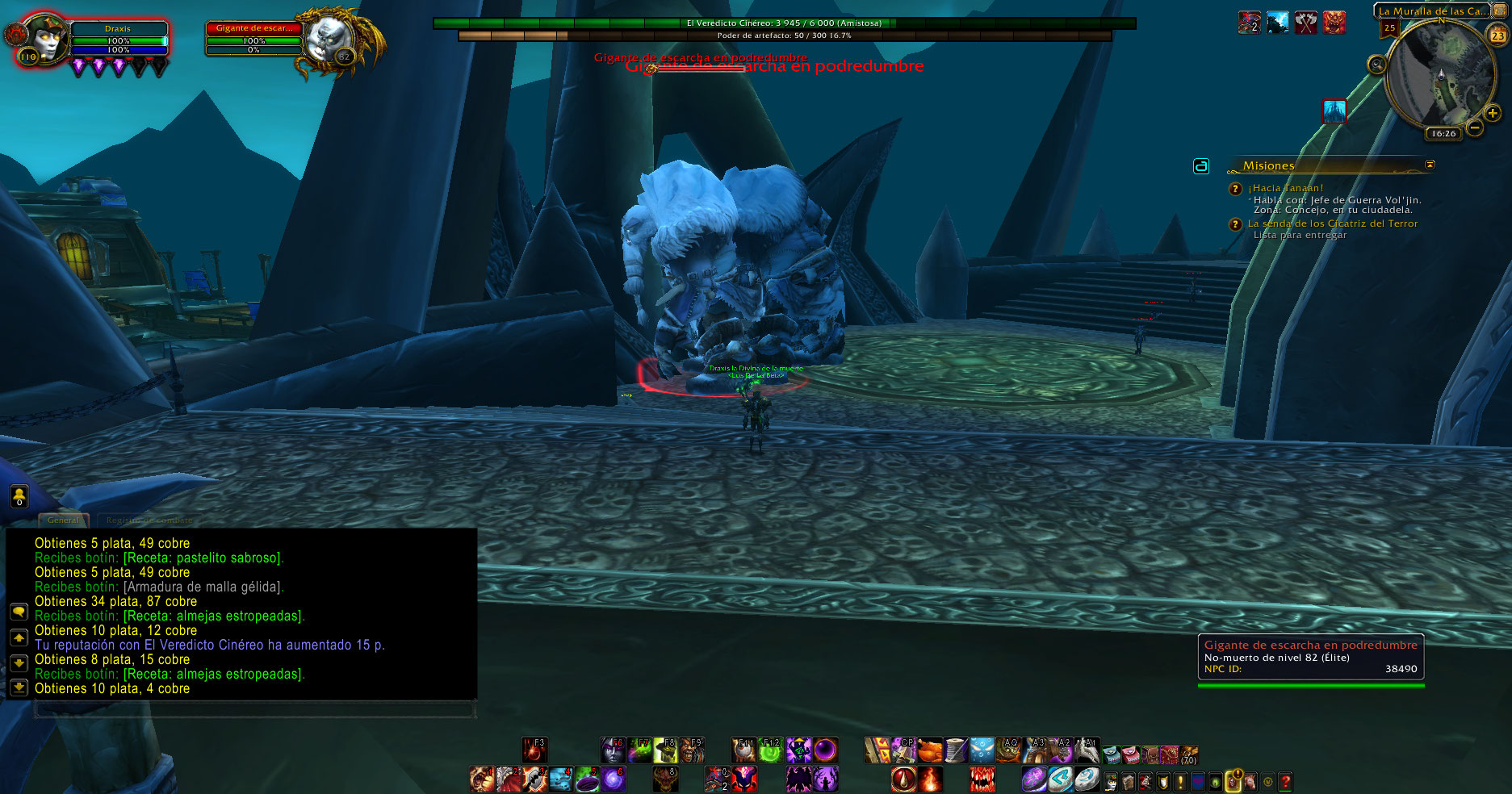Screen dimensions: 1512x794
Task: Click the minimap zoom-out minus button
Action: click(x=1474, y=127)
